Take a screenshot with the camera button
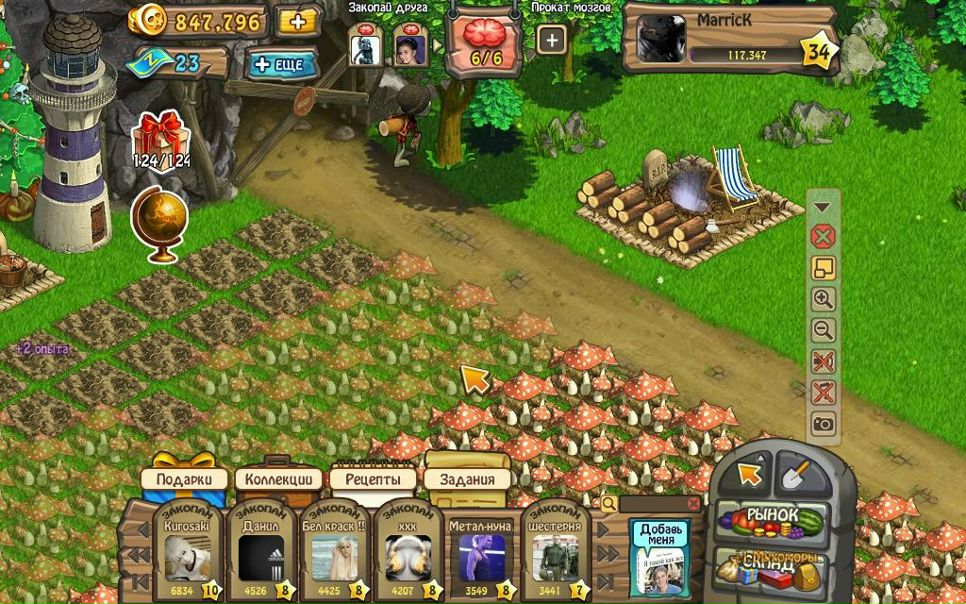The width and height of the screenshot is (966, 604). click(823, 425)
